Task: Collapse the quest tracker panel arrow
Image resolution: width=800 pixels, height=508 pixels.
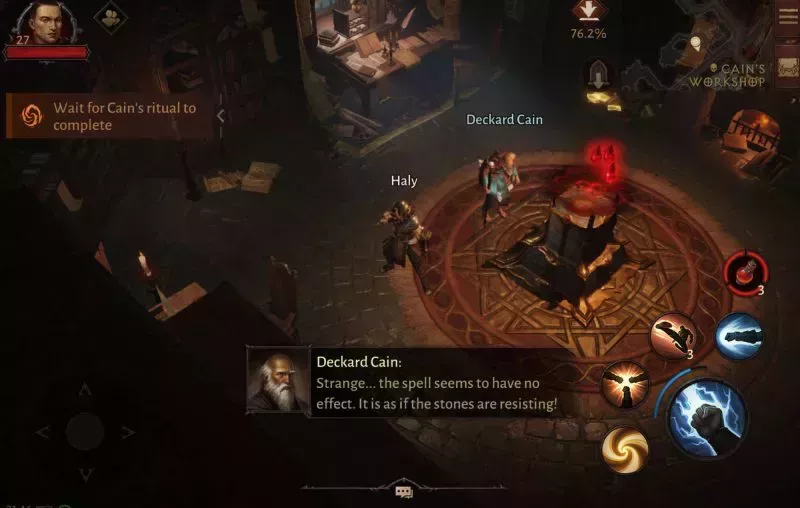Action: click(x=221, y=116)
